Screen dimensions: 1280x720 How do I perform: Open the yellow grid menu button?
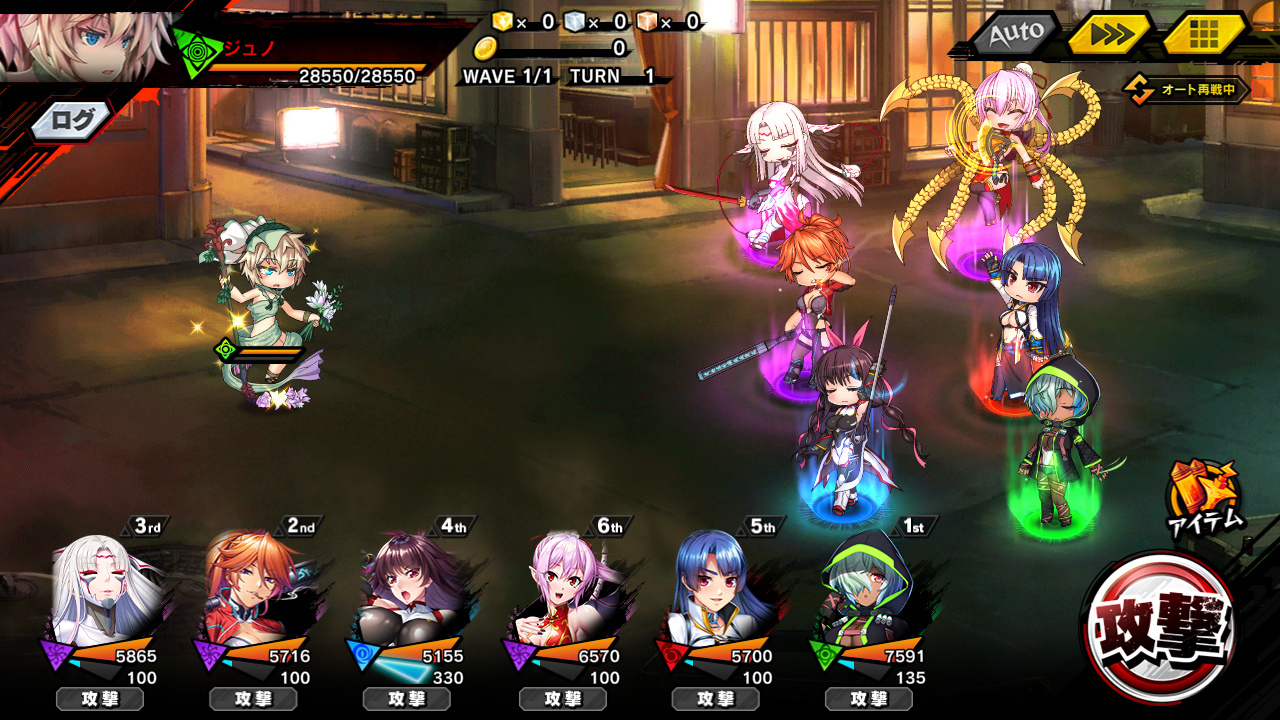tap(1203, 34)
